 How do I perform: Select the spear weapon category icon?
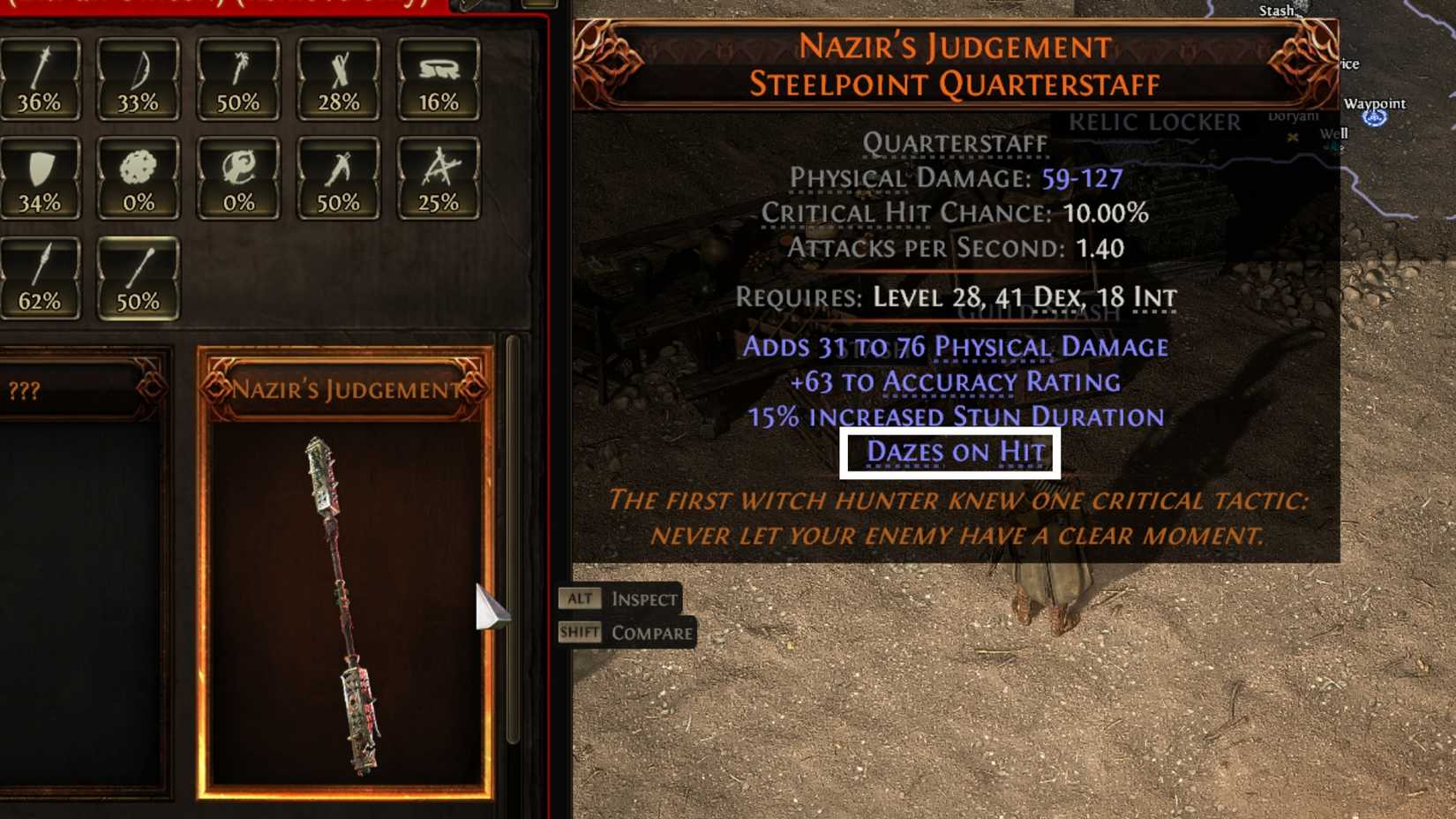pyautogui.click(x=40, y=79)
